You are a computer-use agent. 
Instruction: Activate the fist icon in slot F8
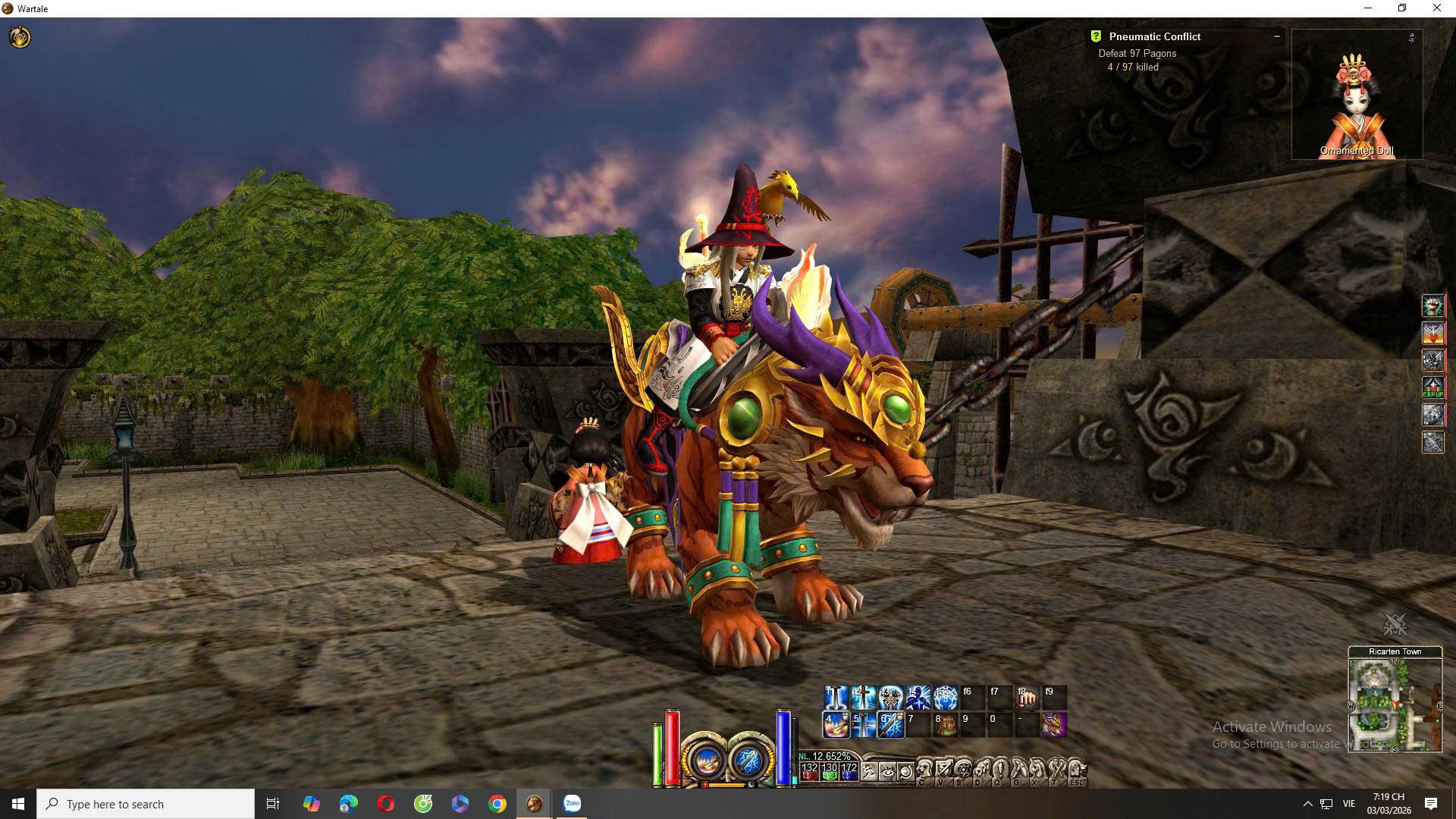click(1027, 697)
